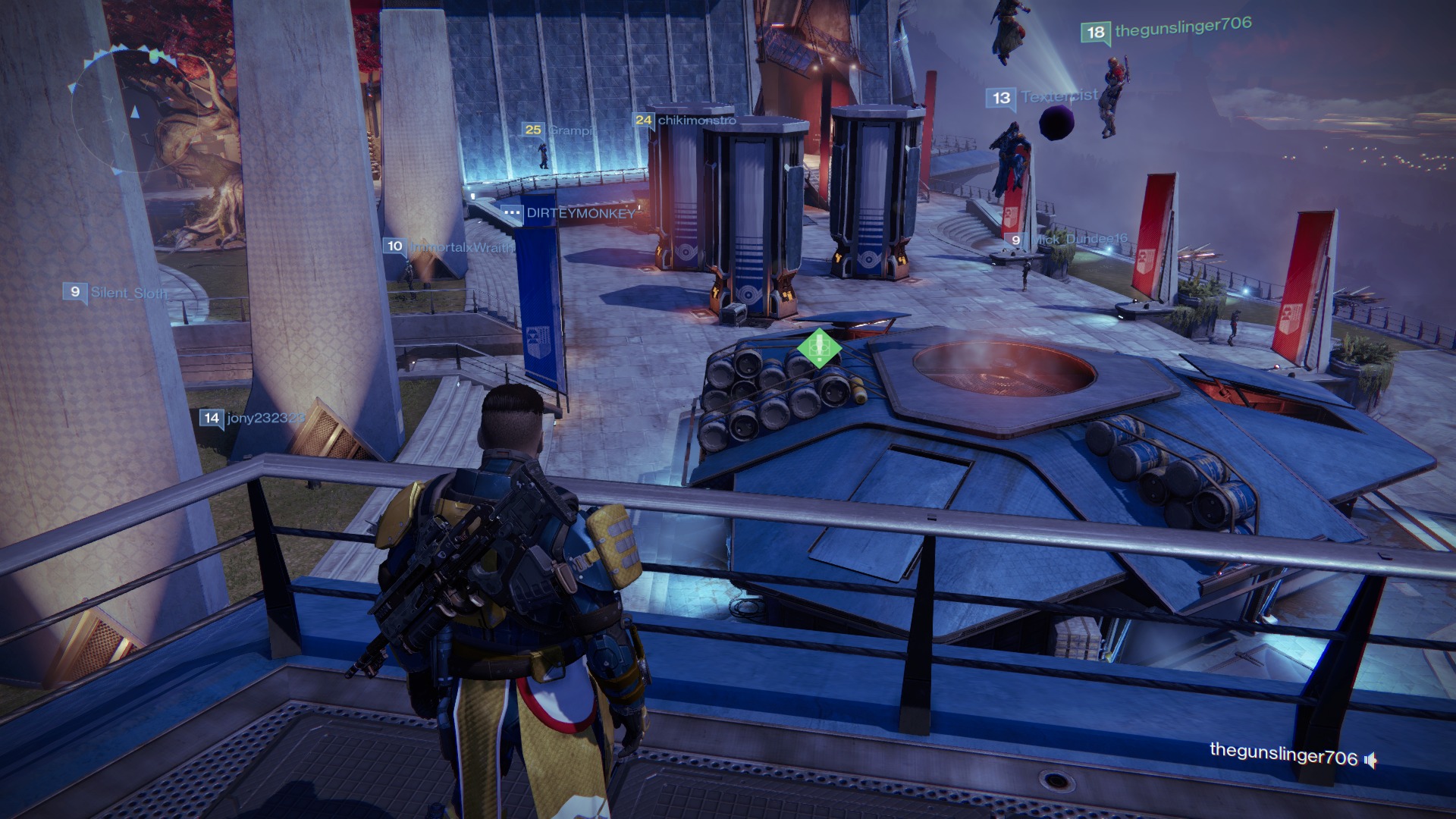Select Mick_Dundee16's level 9 nameplate

(x=1068, y=240)
